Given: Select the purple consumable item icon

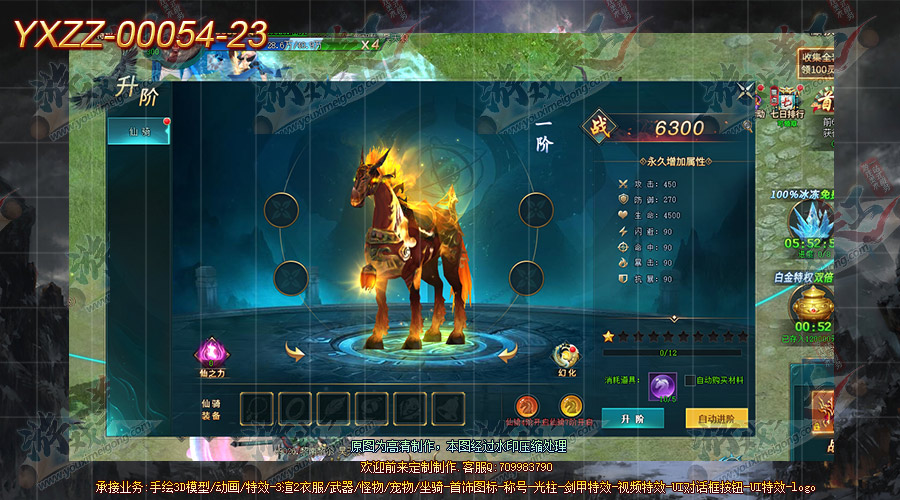Looking at the screenshot, I should tap(660, 384).
